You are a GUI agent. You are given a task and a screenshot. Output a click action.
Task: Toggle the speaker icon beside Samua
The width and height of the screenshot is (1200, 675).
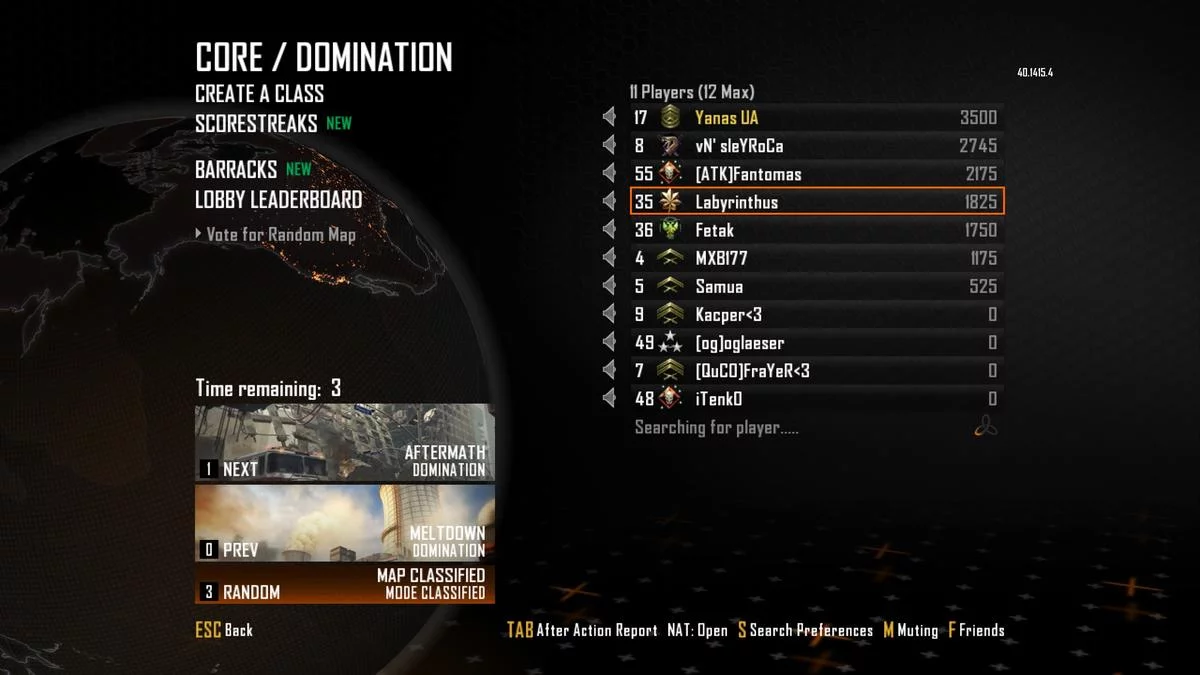pos(609,287)
